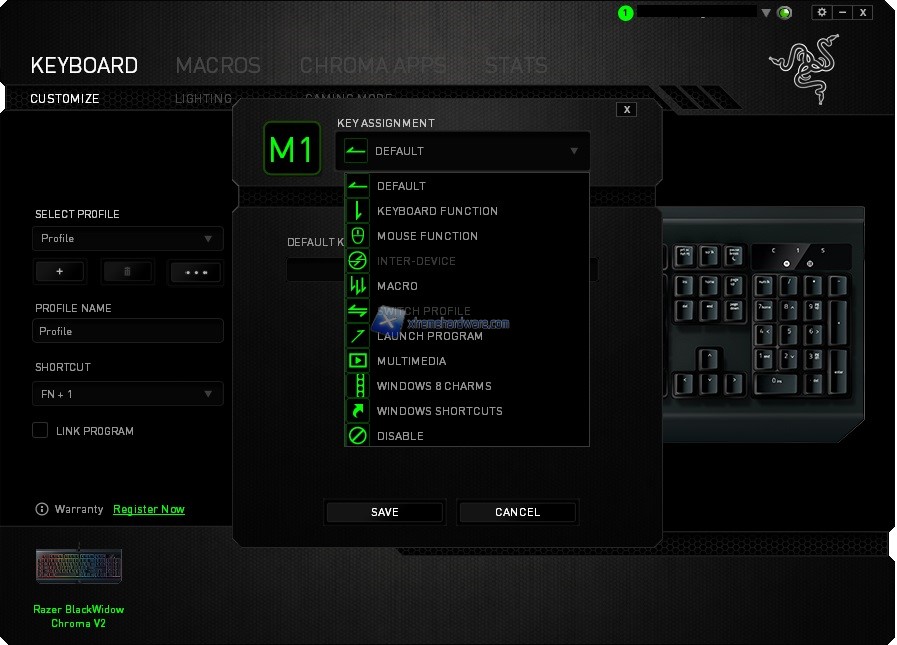The height and width of the screenshot is (645, 897).
Task: Click the Save button
Action: (x=385, y=512)
